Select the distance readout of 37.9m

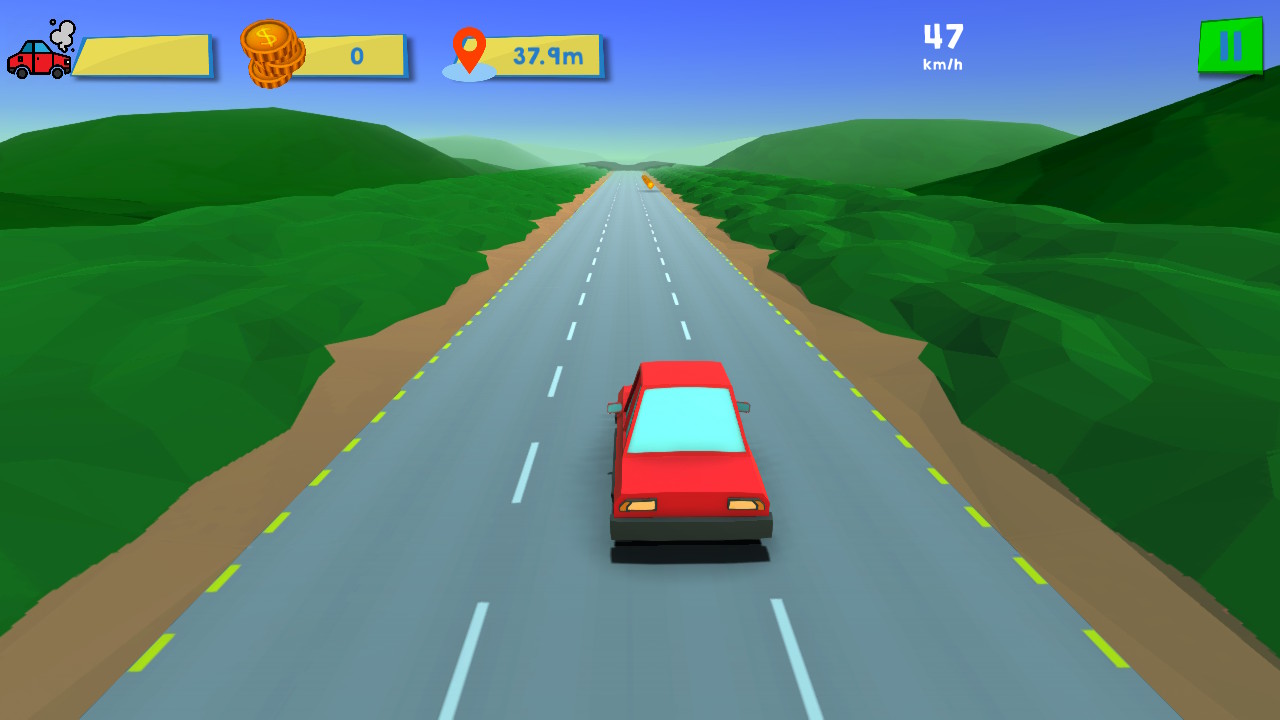550,56
